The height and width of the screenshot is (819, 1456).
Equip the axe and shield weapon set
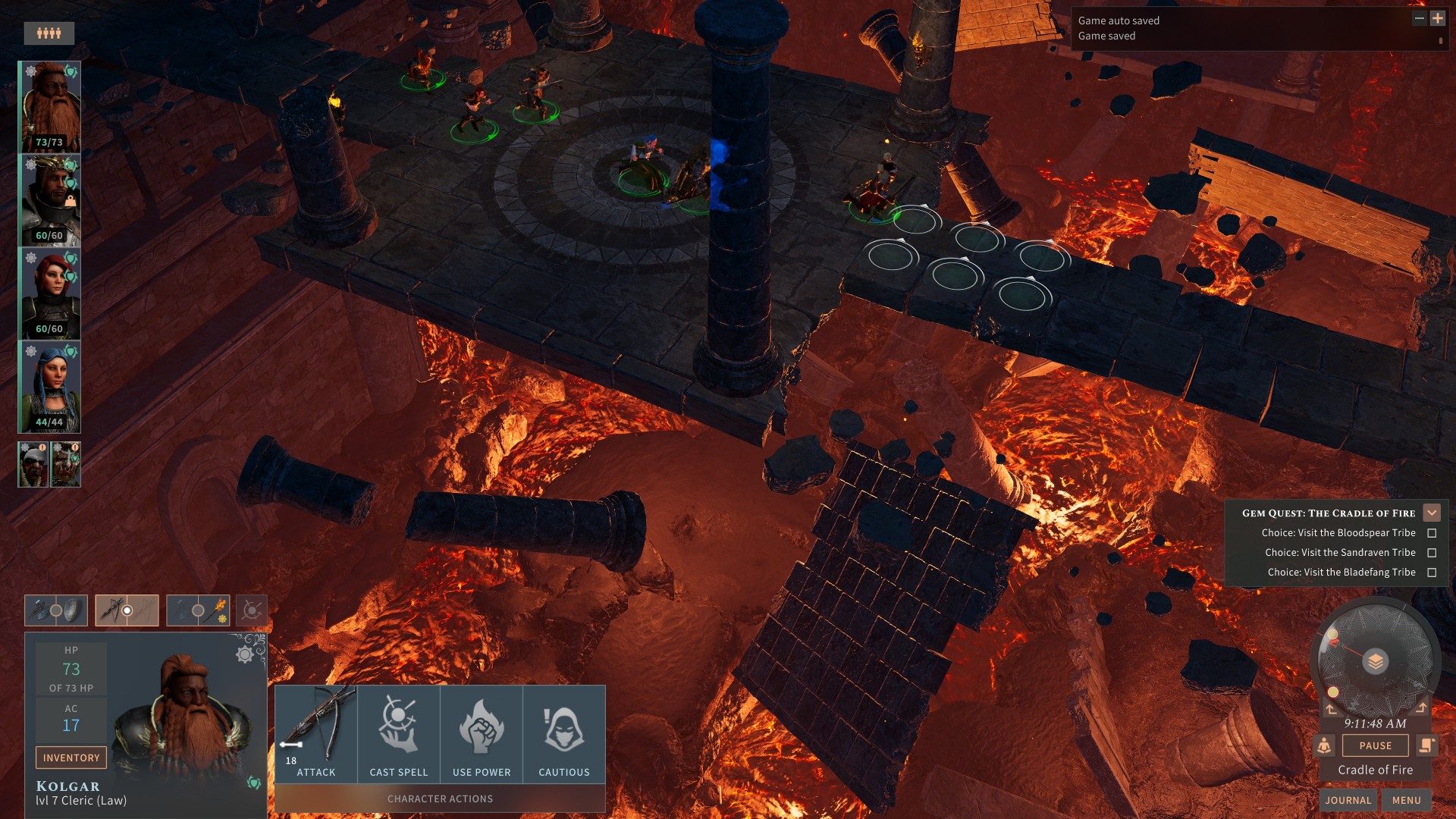pos(56,610)
